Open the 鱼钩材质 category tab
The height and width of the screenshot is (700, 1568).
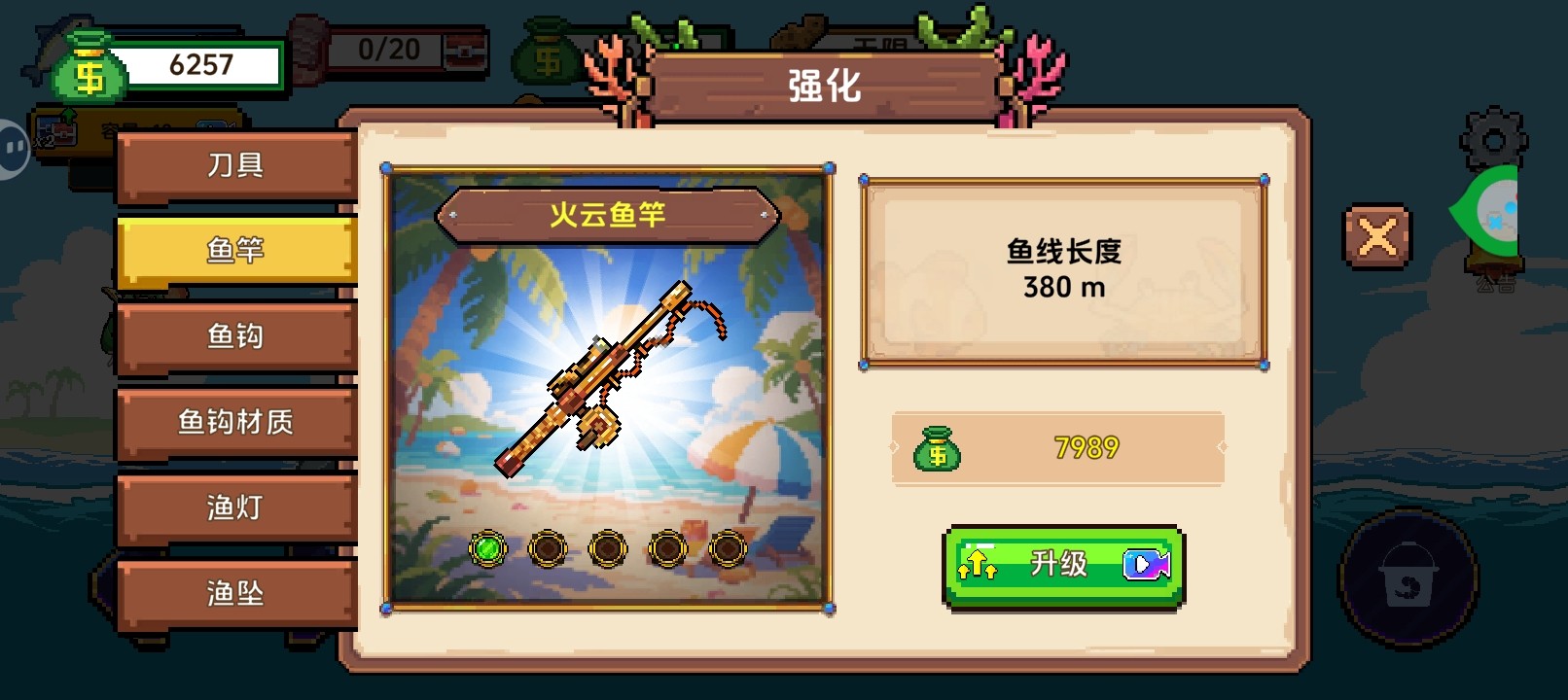[x=236, y=422]
